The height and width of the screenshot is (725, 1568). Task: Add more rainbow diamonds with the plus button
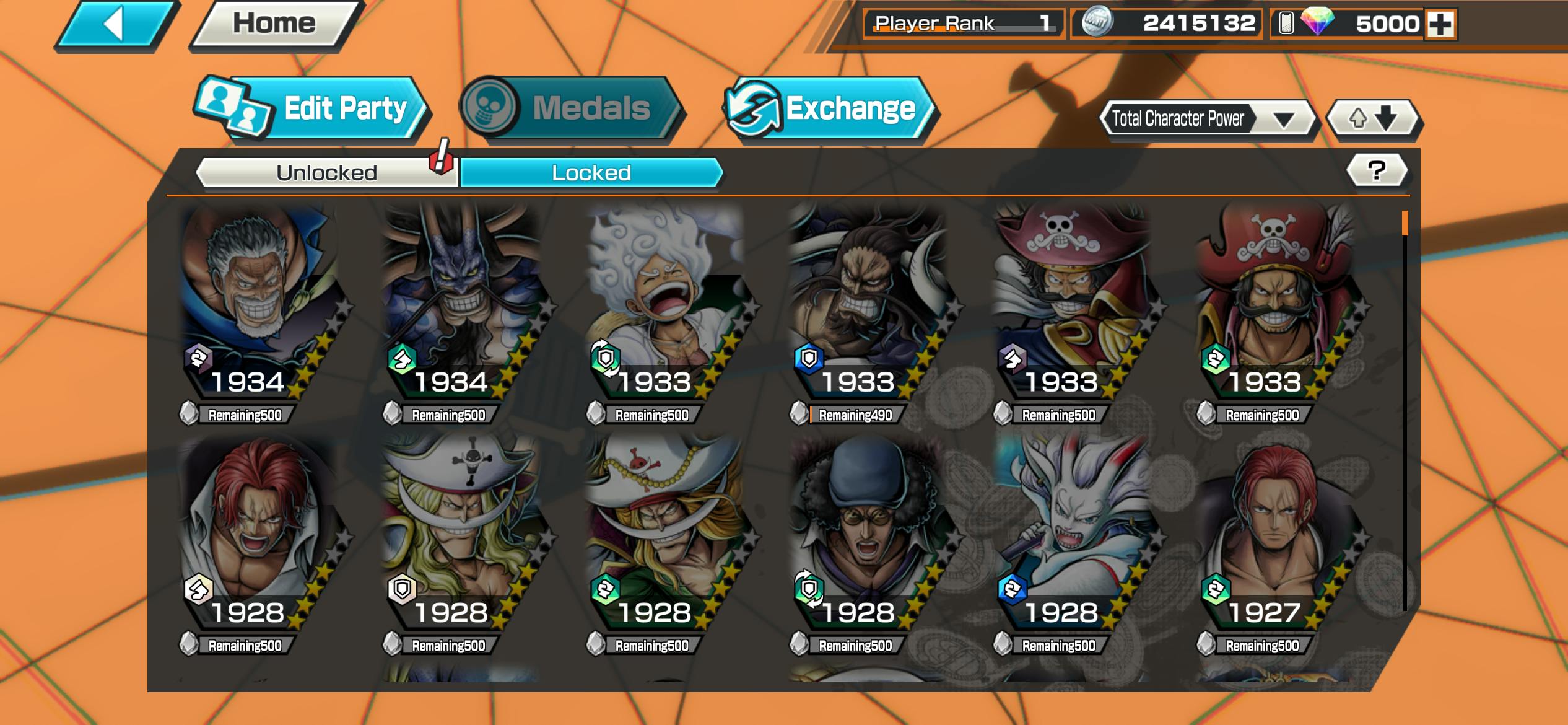pos(1440,24)
